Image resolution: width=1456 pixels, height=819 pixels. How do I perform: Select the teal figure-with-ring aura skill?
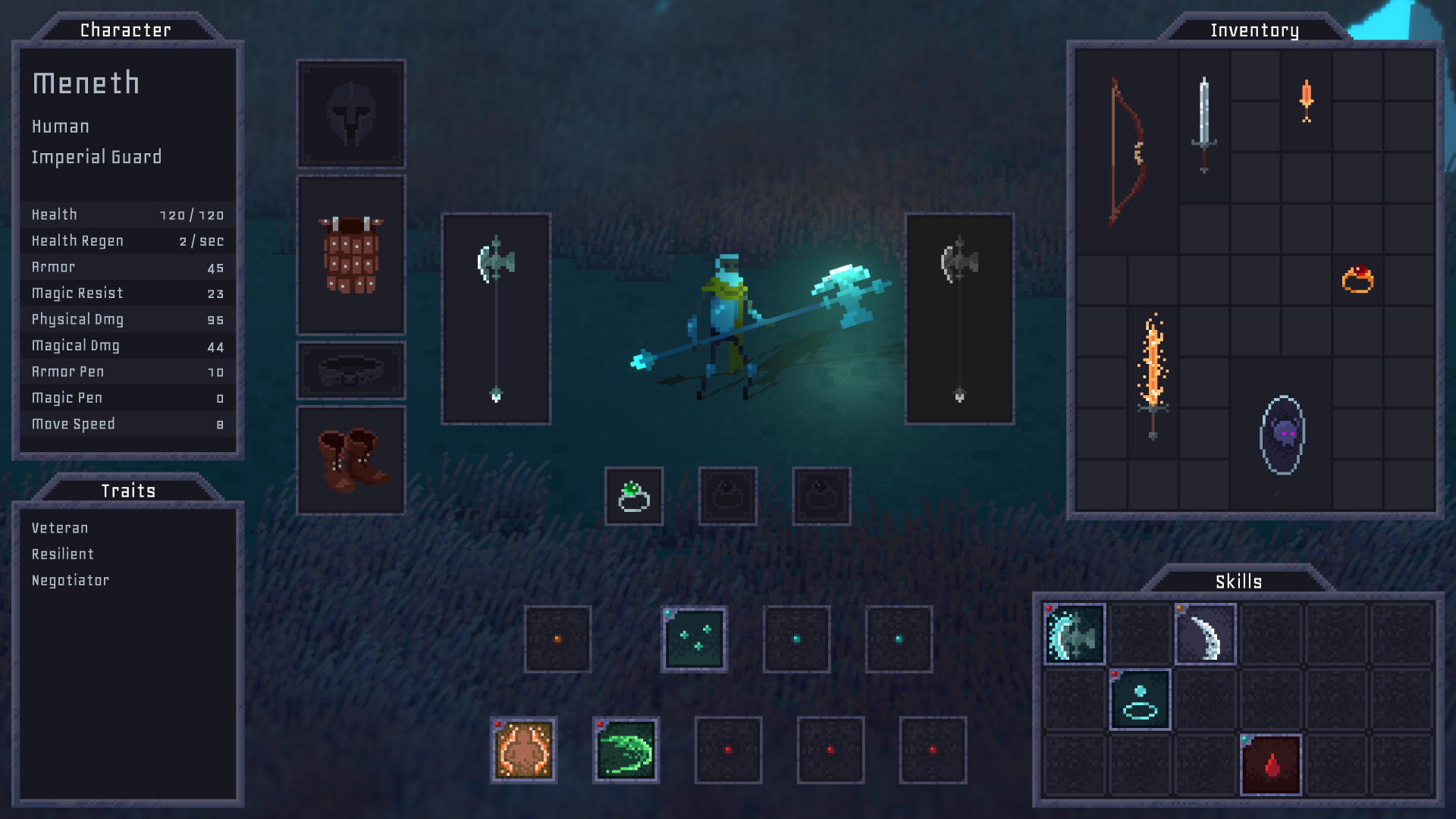(1140, 700)
